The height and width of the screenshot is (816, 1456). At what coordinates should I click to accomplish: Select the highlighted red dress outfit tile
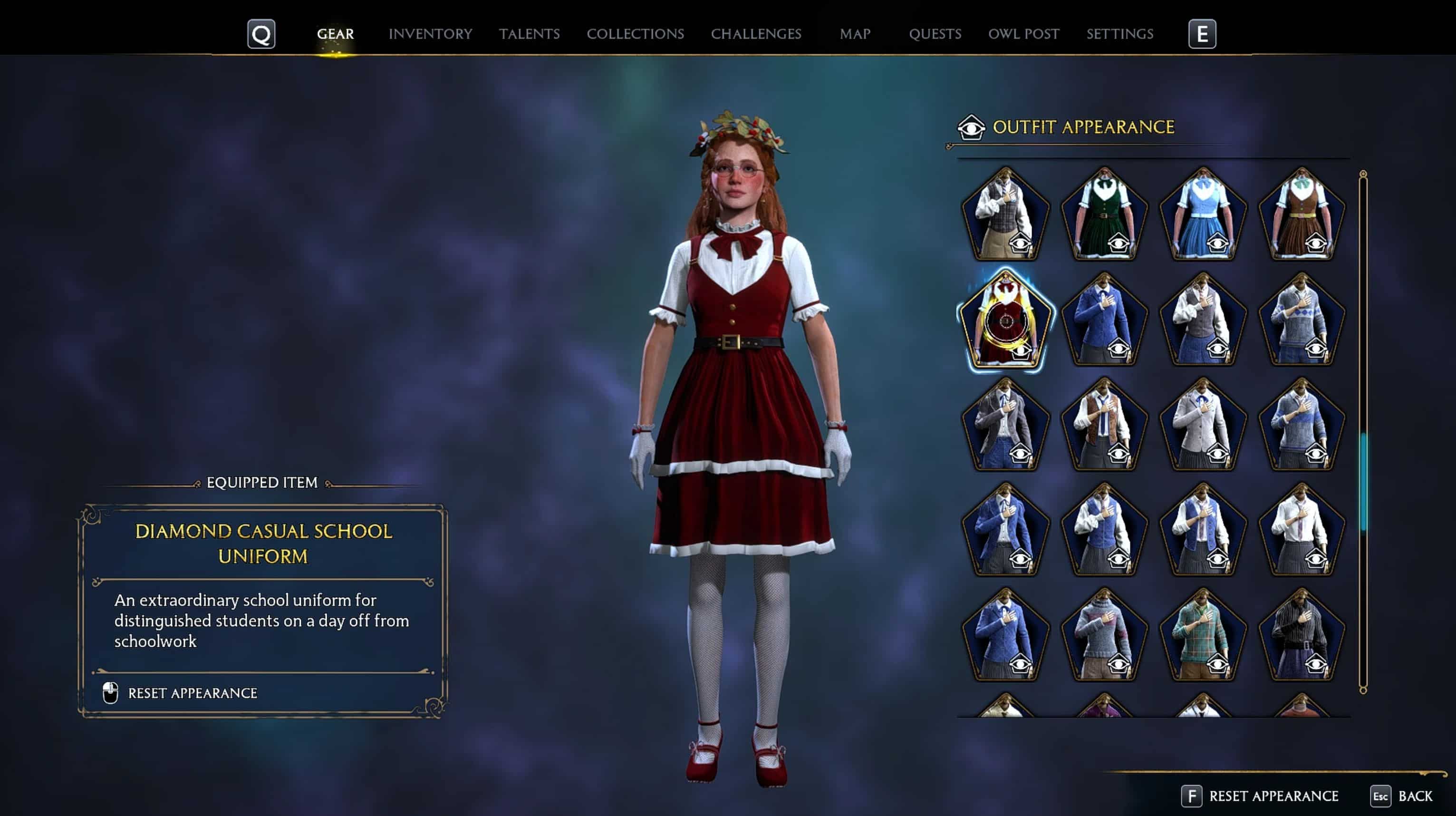tap(1005, 321)
